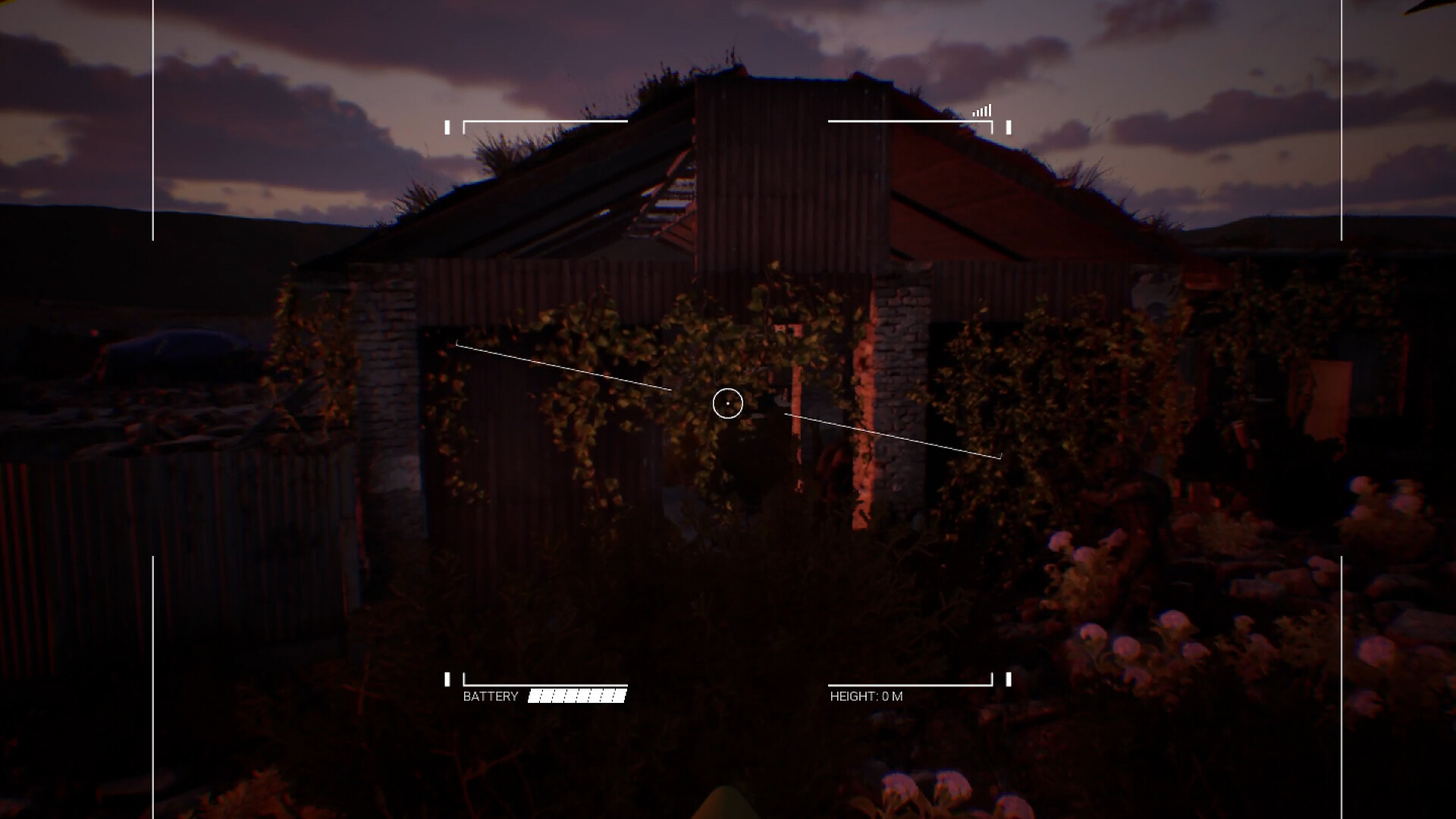This screenshot has height=819, width=1456.
Task: Click the signal strength bars icon
Action: pyautogui.click(x=981, y=110)
